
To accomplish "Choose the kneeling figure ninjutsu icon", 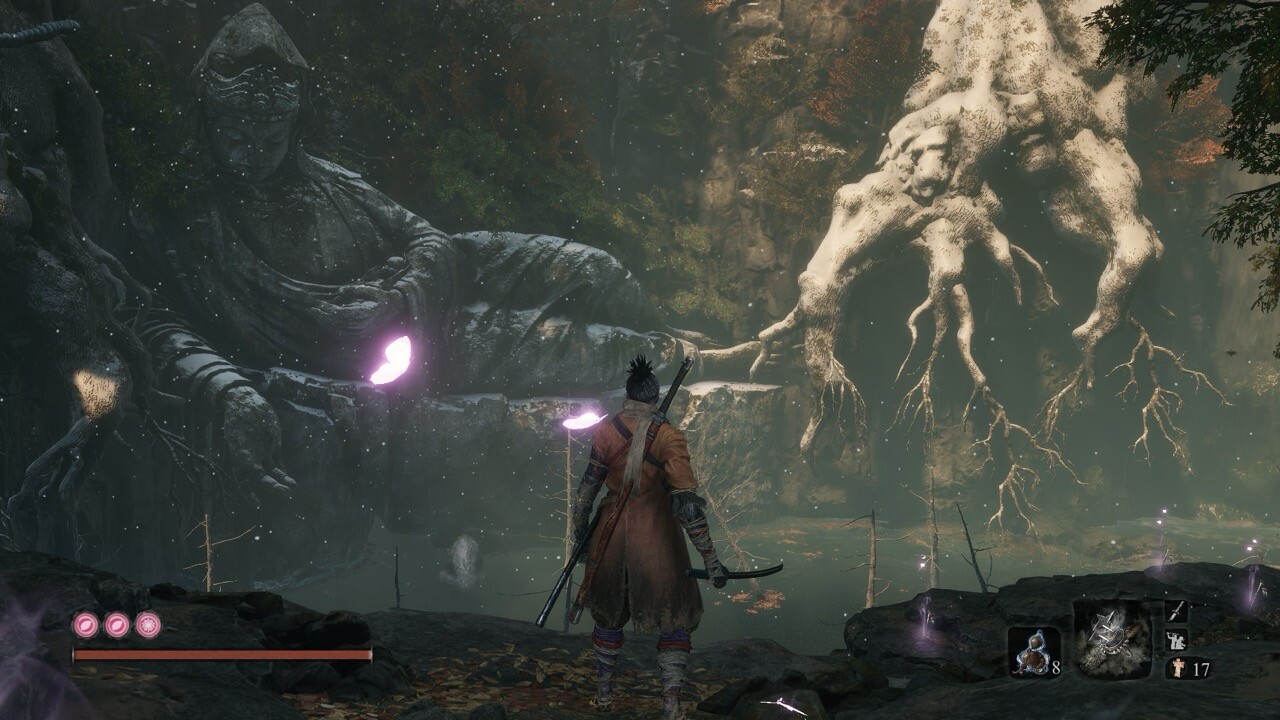I will pos(1177,639).
